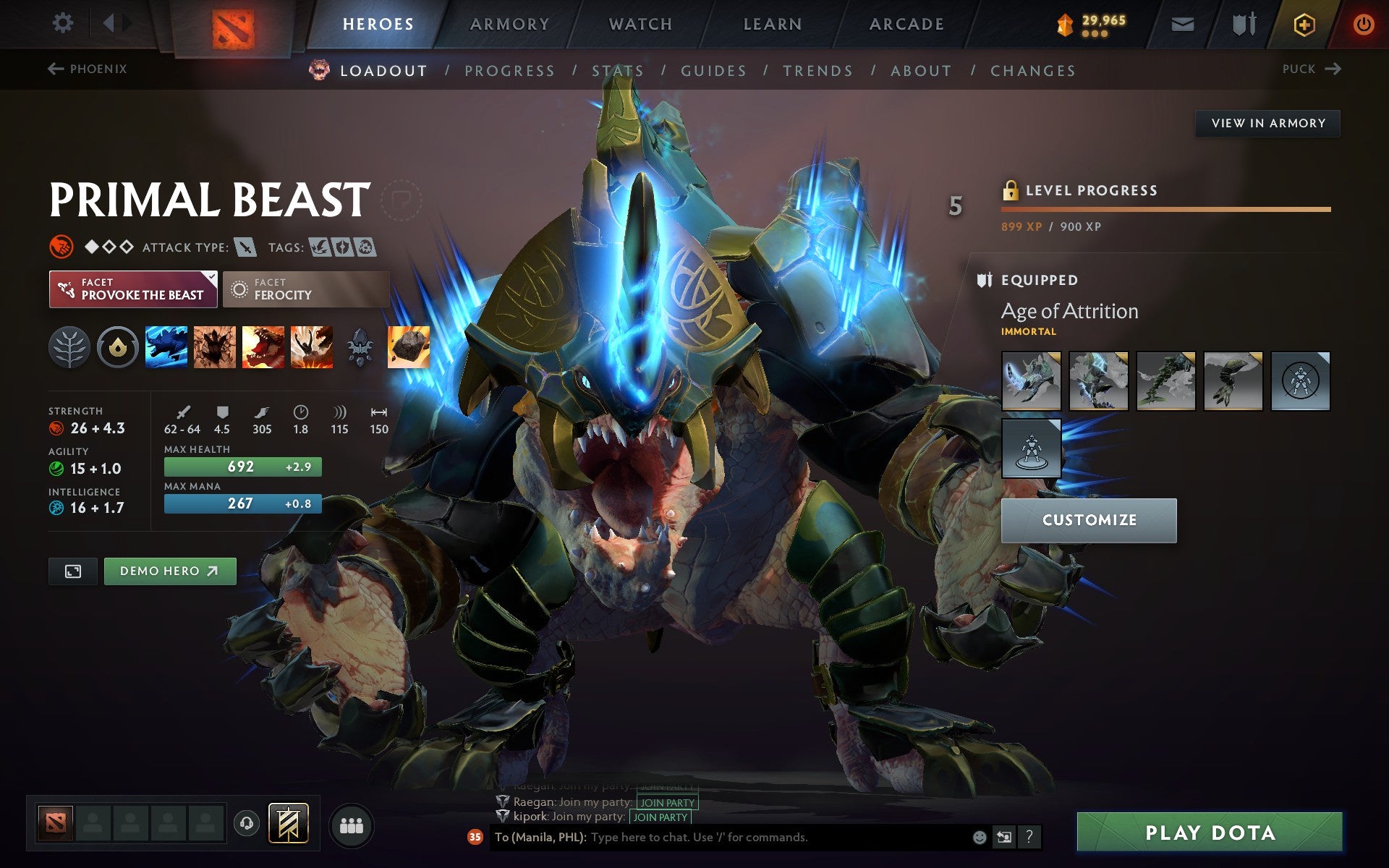
Task: Toggle the portrait background expander button
Action: tap(72, 571)
